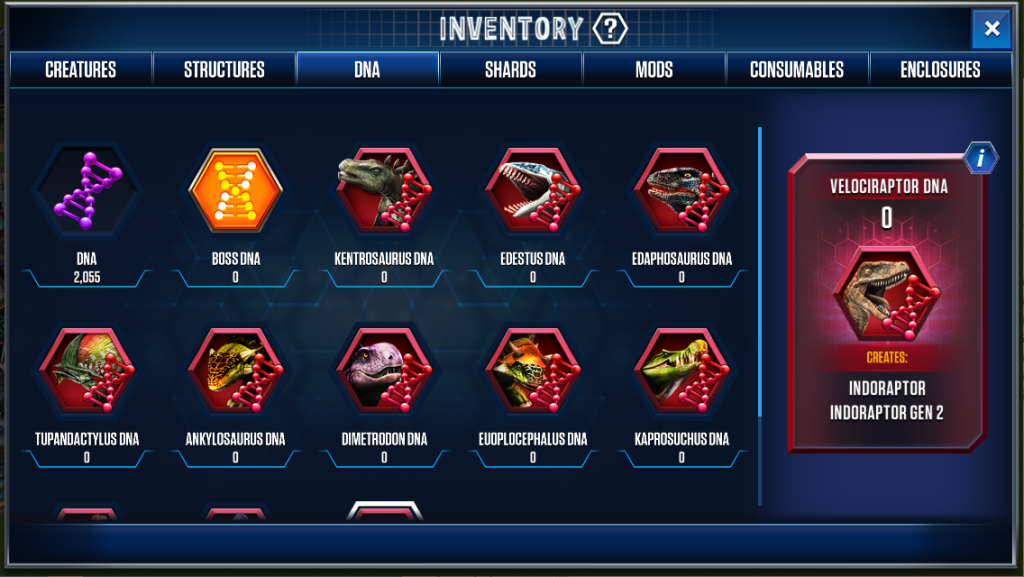1024x577 pixels.
Task: Switch to the Creatures tab
Action: tap(81, 70)
